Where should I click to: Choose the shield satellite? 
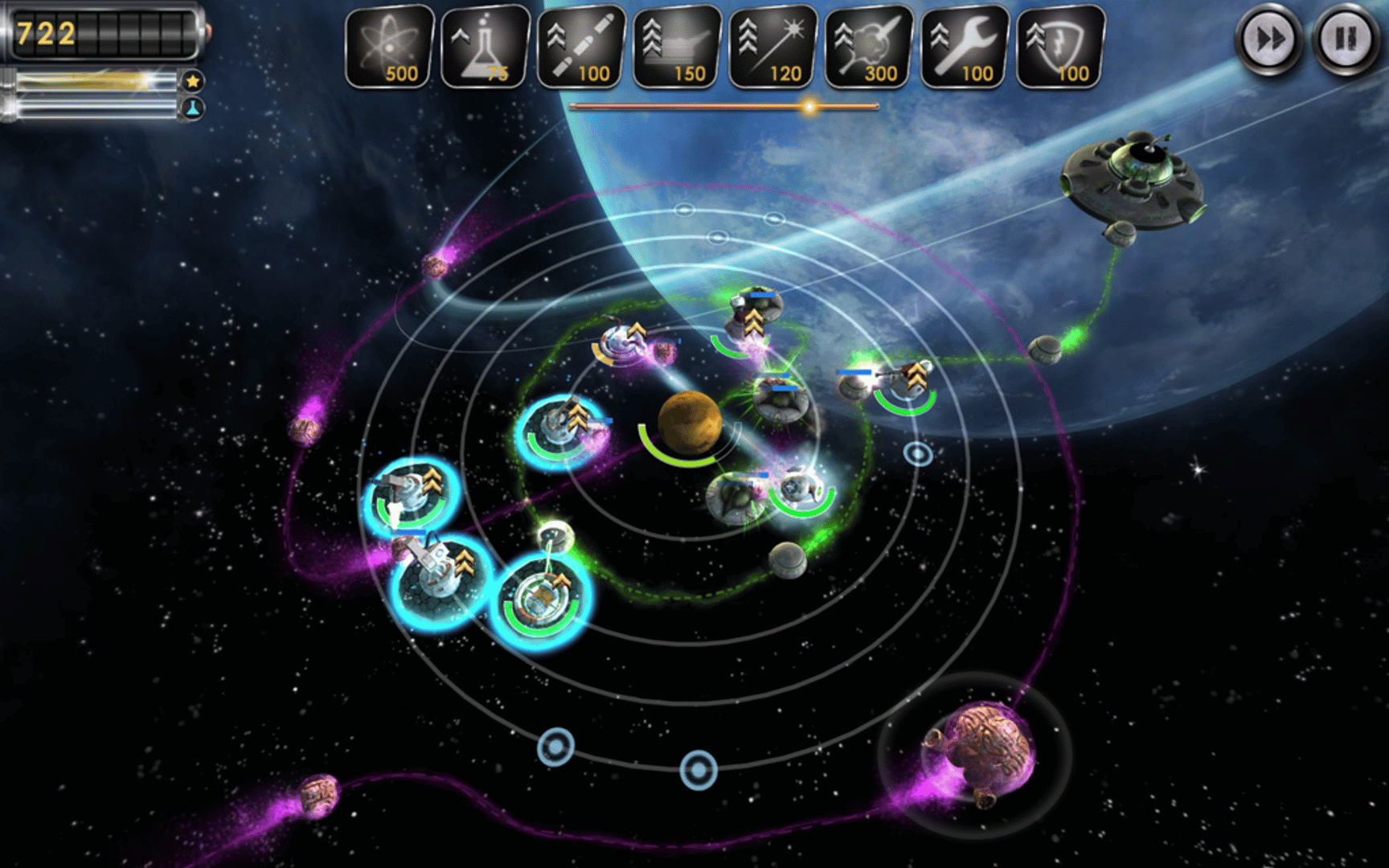click(1060, 46)
